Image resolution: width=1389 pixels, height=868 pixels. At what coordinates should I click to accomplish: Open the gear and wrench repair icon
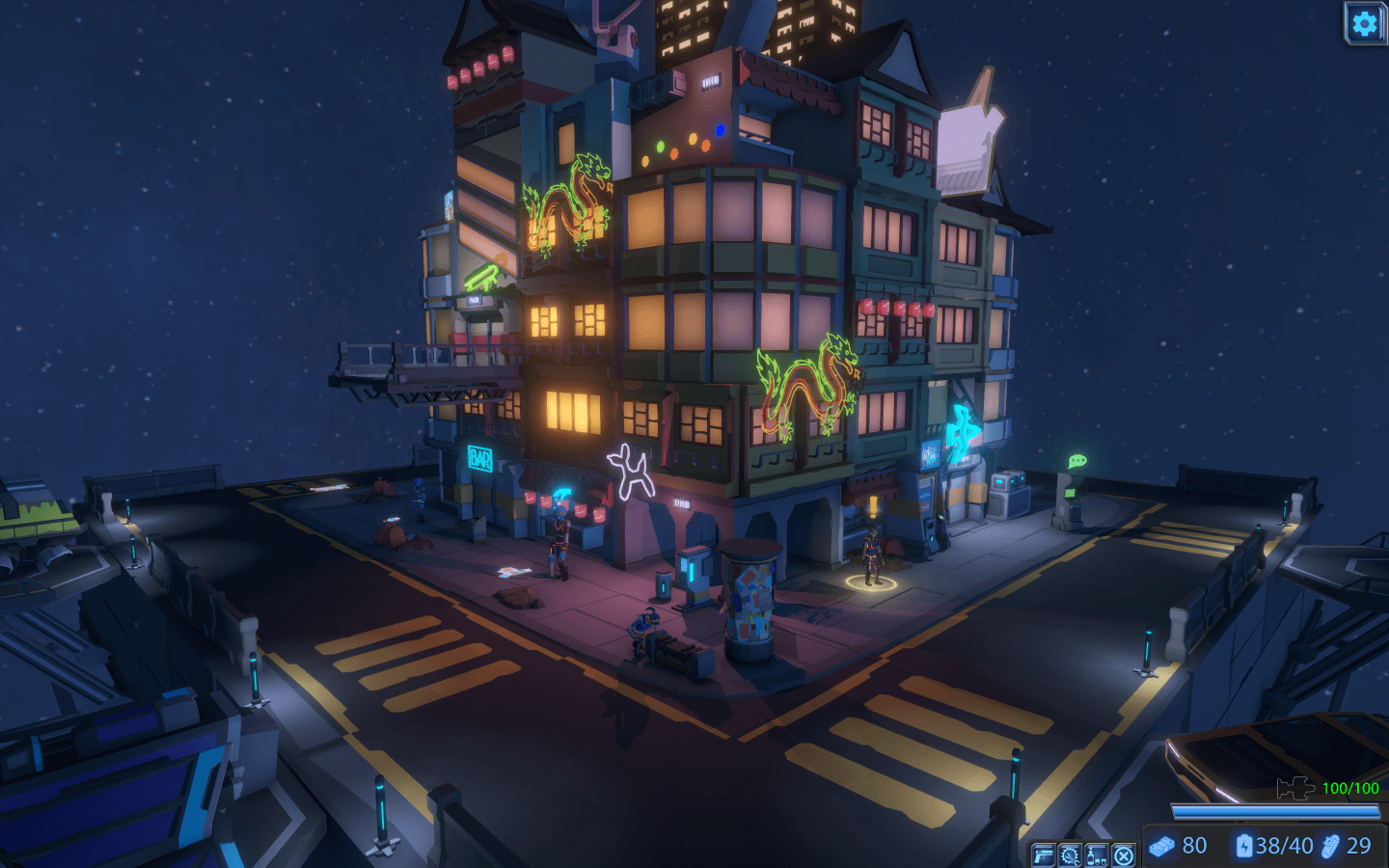(x=1070, y=854)
